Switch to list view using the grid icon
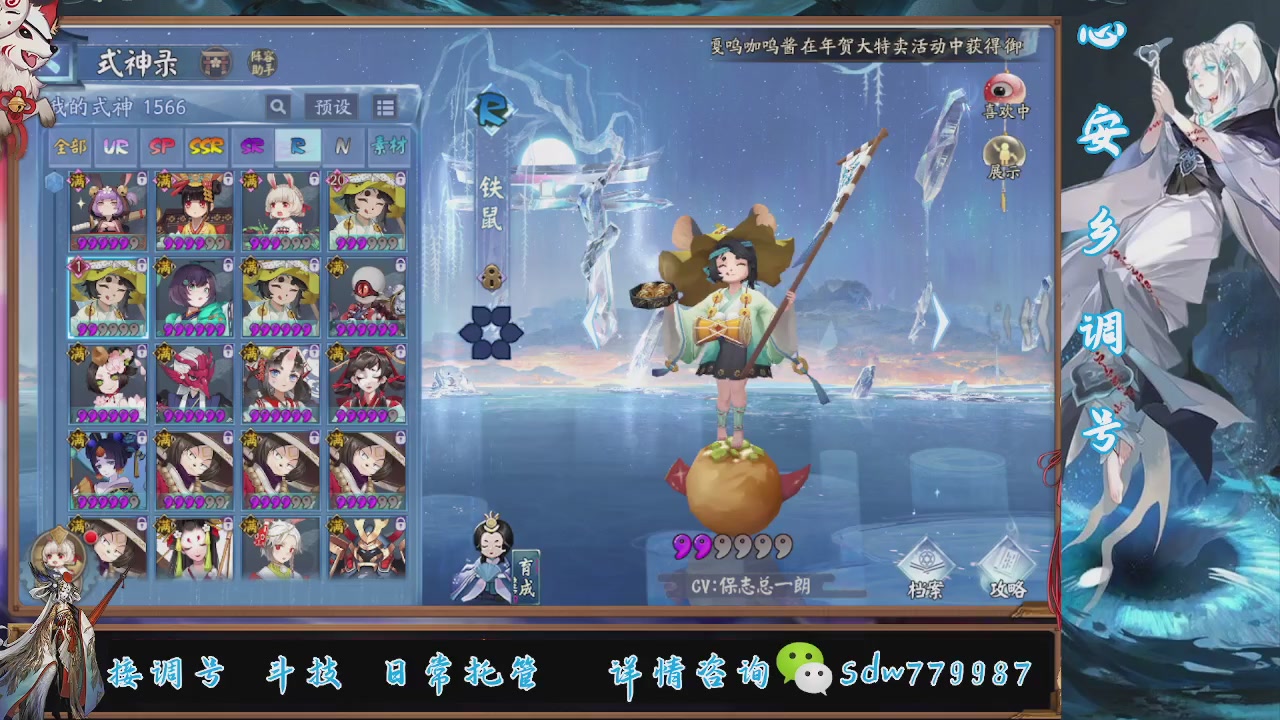 click(x=385, y=106)
